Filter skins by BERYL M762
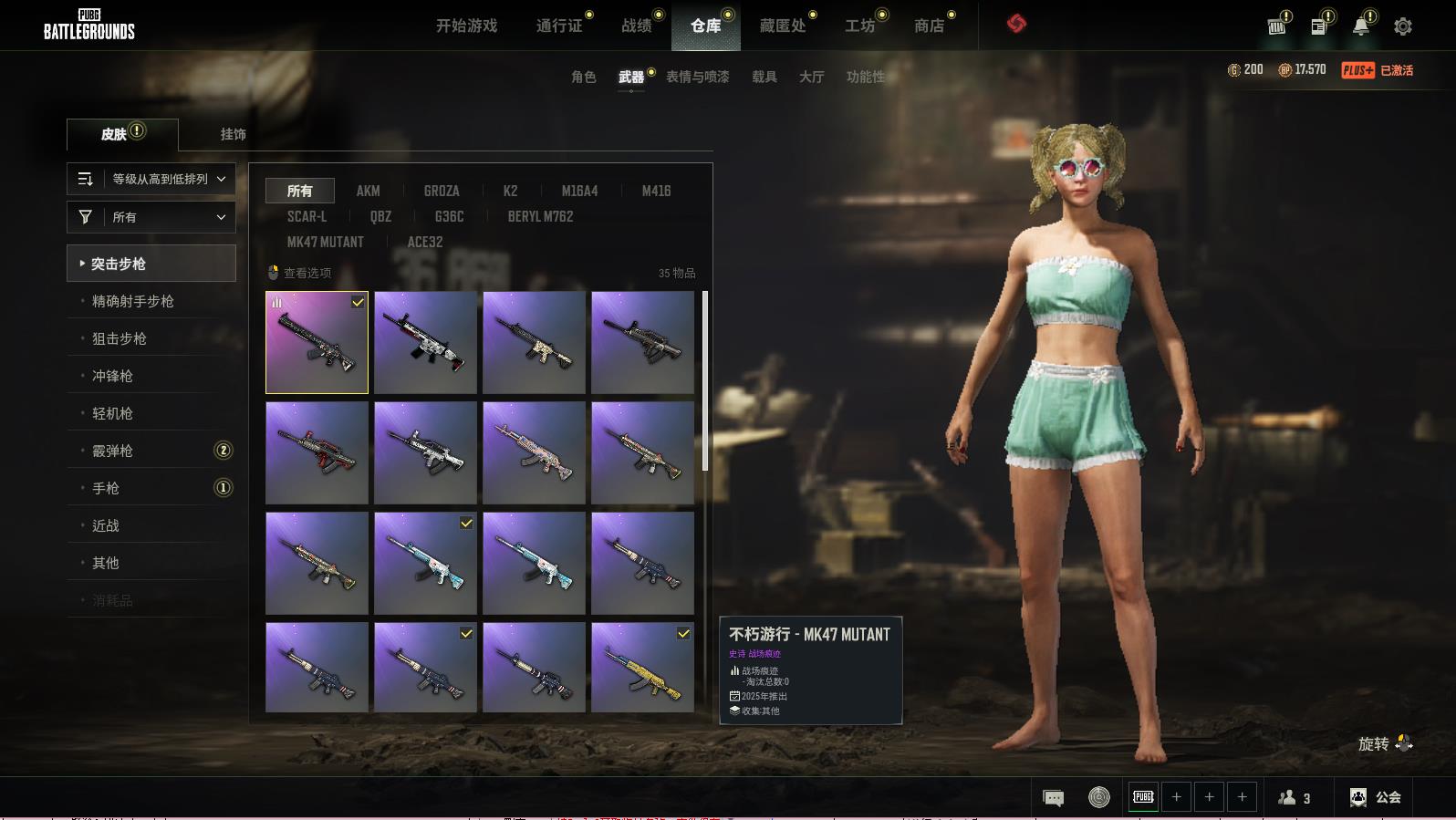The image size is (1456, 820). pyautogui.click(x=540, y=216)
